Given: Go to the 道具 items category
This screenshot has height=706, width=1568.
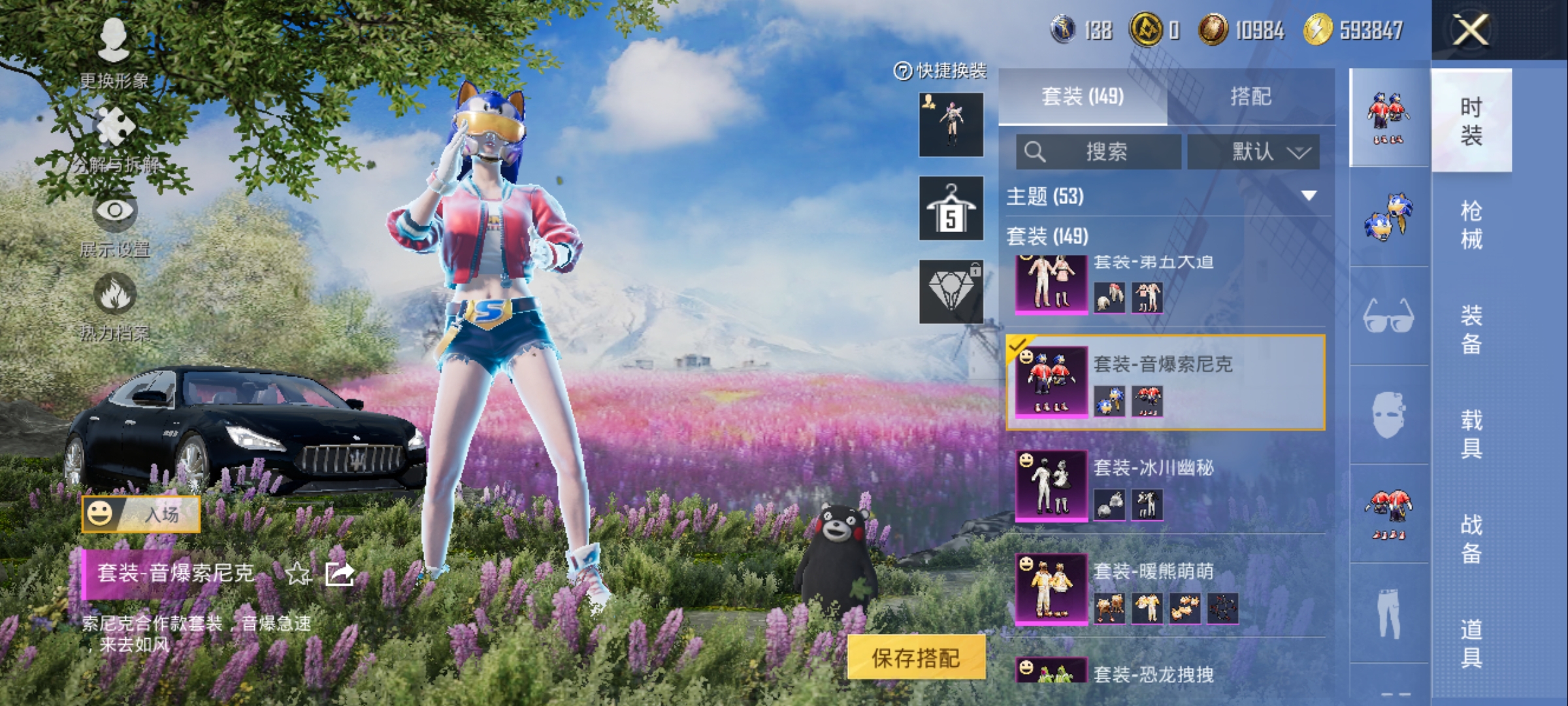Looking at the screenshot, I should 1471,643.
